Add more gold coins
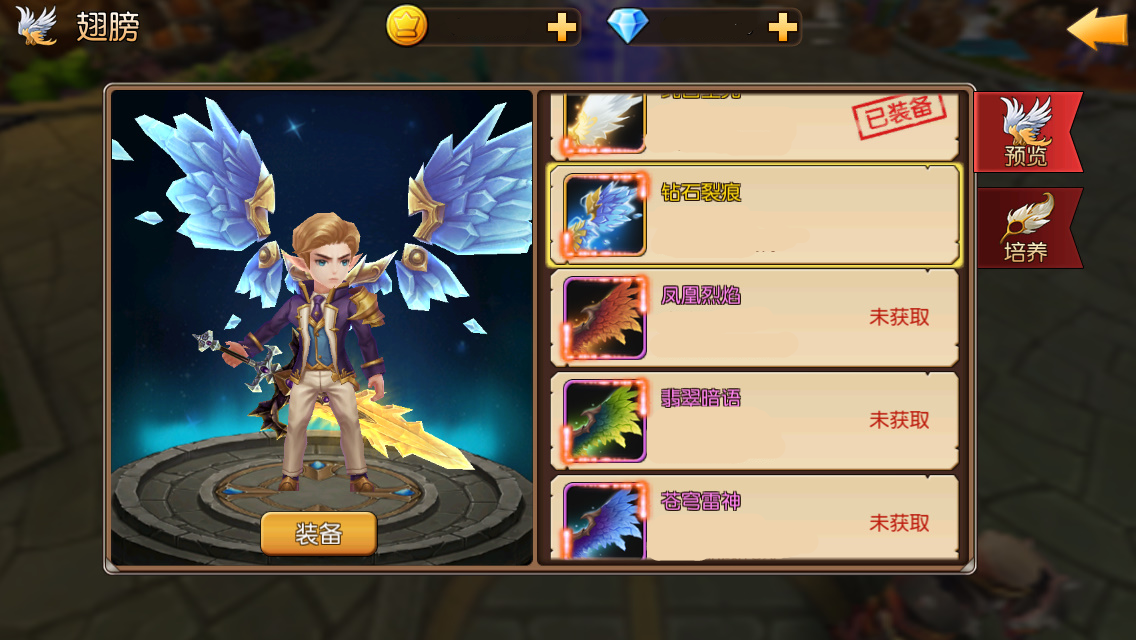This screenshot has height=640, width=1136. pos(563,29)
